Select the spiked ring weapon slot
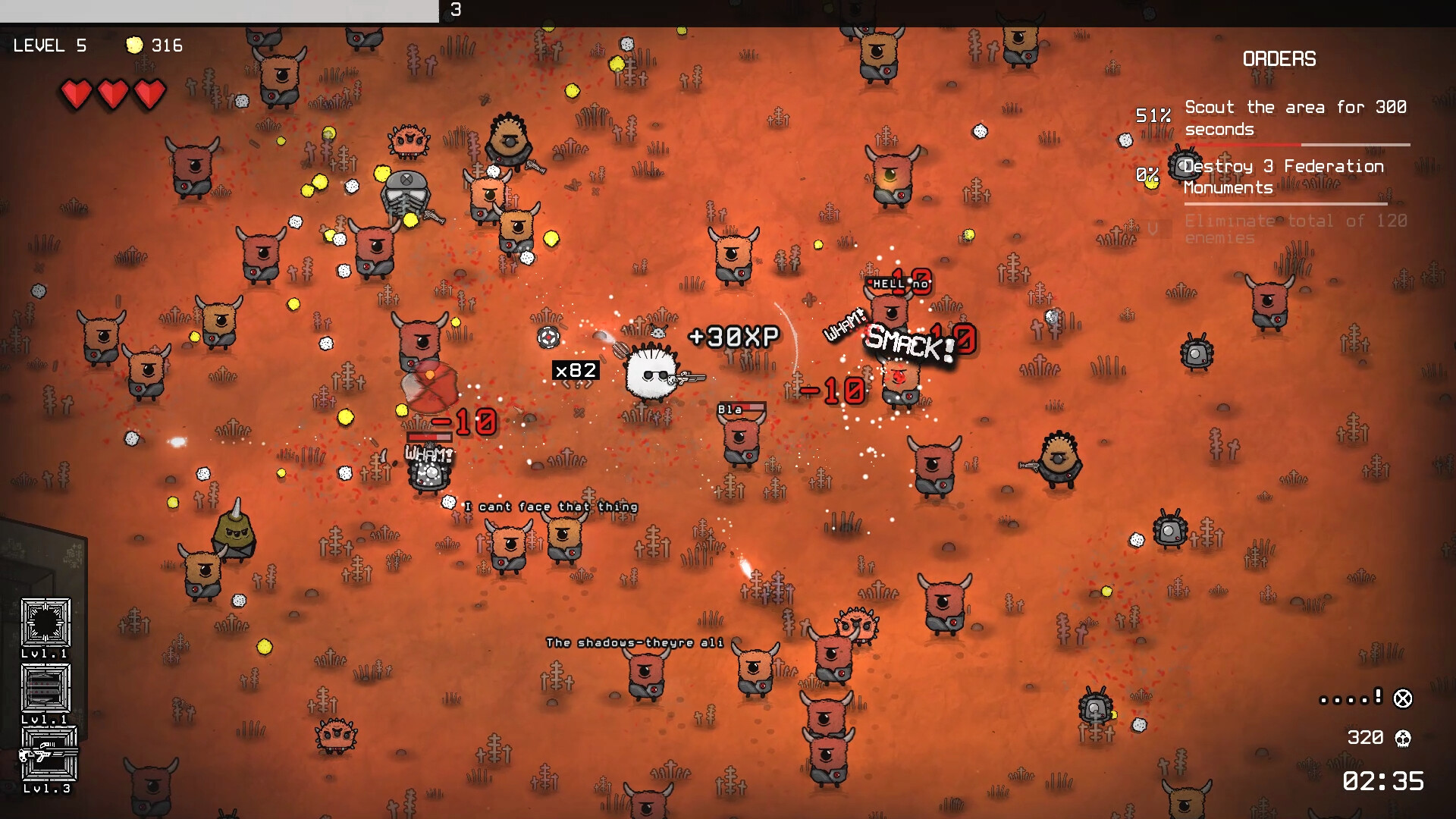 (45, 623)
